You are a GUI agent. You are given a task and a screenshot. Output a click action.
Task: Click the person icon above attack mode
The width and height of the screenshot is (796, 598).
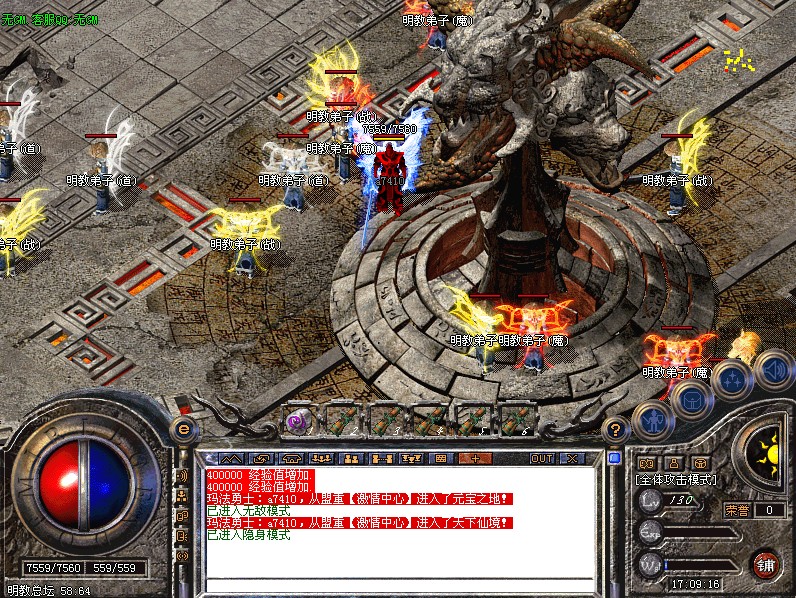(673, 463)
